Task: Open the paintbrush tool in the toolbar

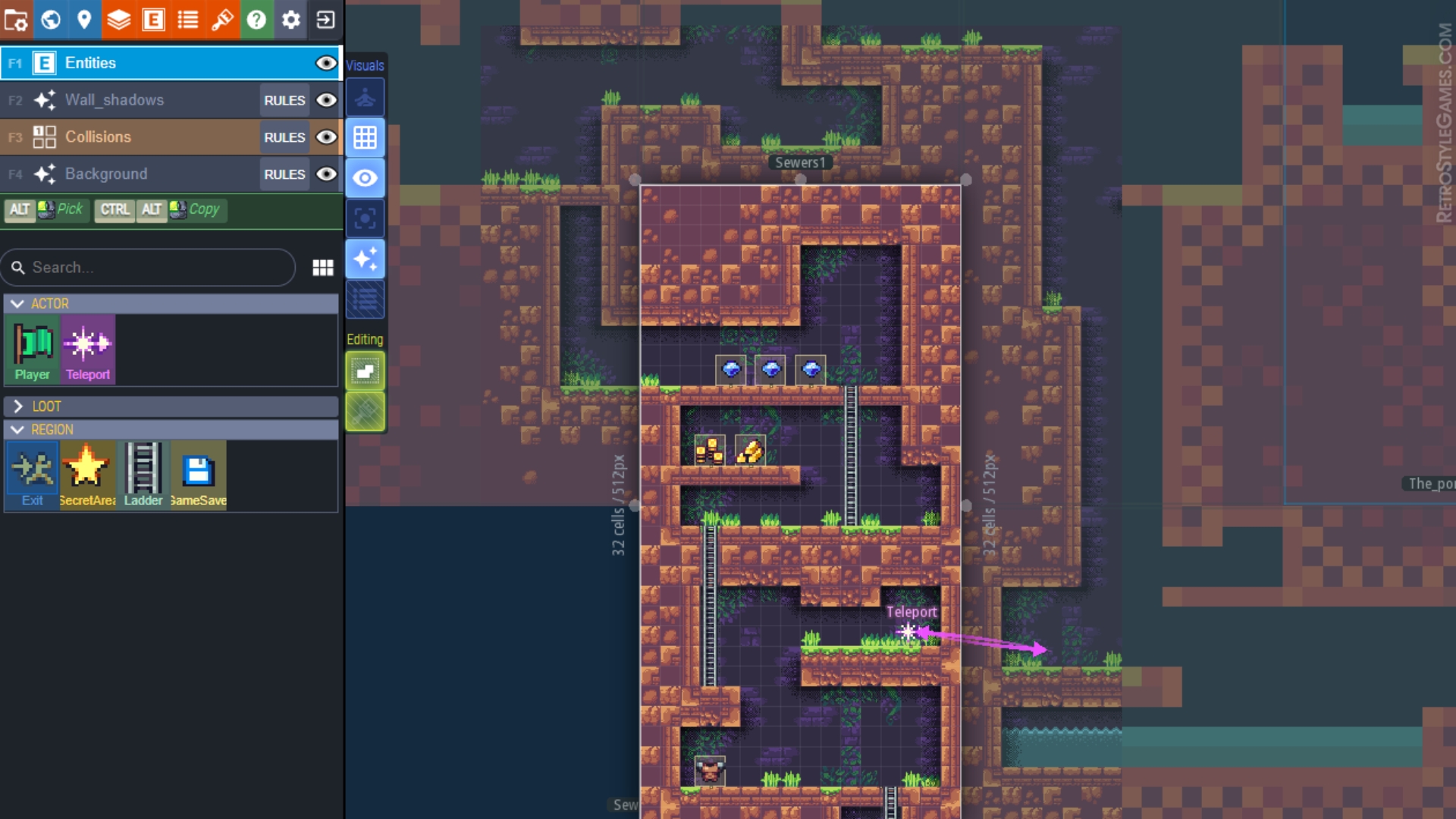Action: click(223, 20)
